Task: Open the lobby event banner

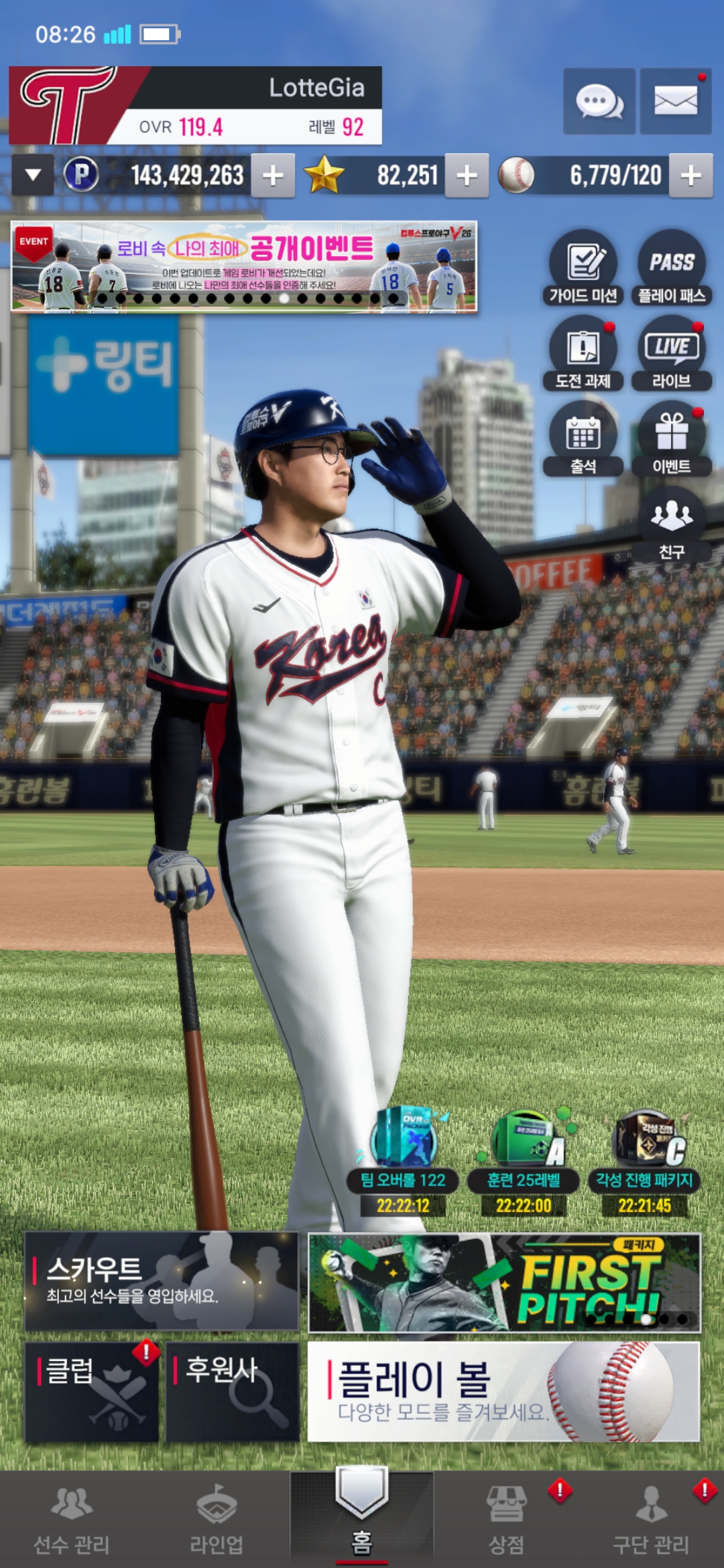Action: [x=244, y=267]
